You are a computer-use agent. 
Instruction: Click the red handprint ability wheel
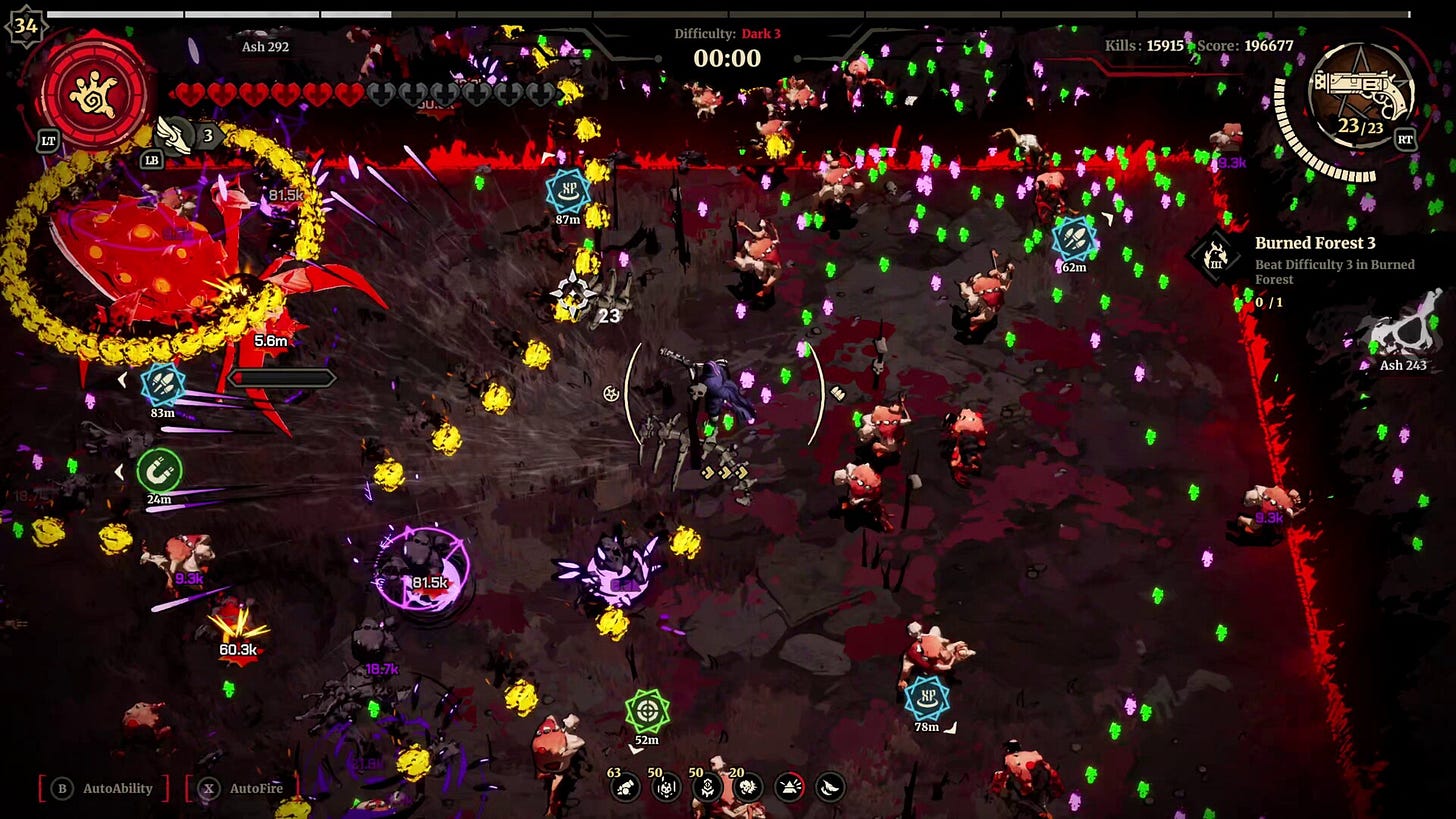93,97
